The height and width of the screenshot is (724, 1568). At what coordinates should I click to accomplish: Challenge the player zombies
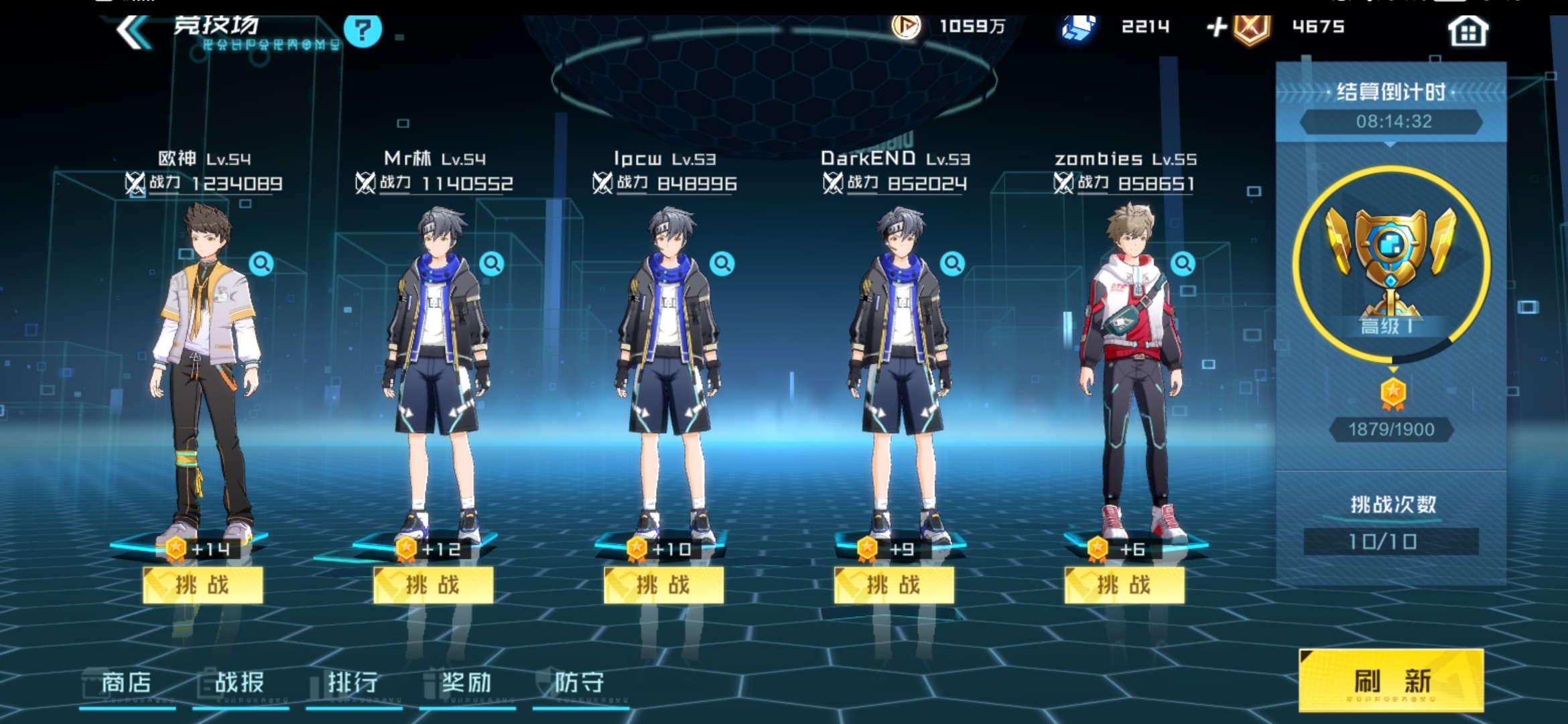[x=1124, y=585]
